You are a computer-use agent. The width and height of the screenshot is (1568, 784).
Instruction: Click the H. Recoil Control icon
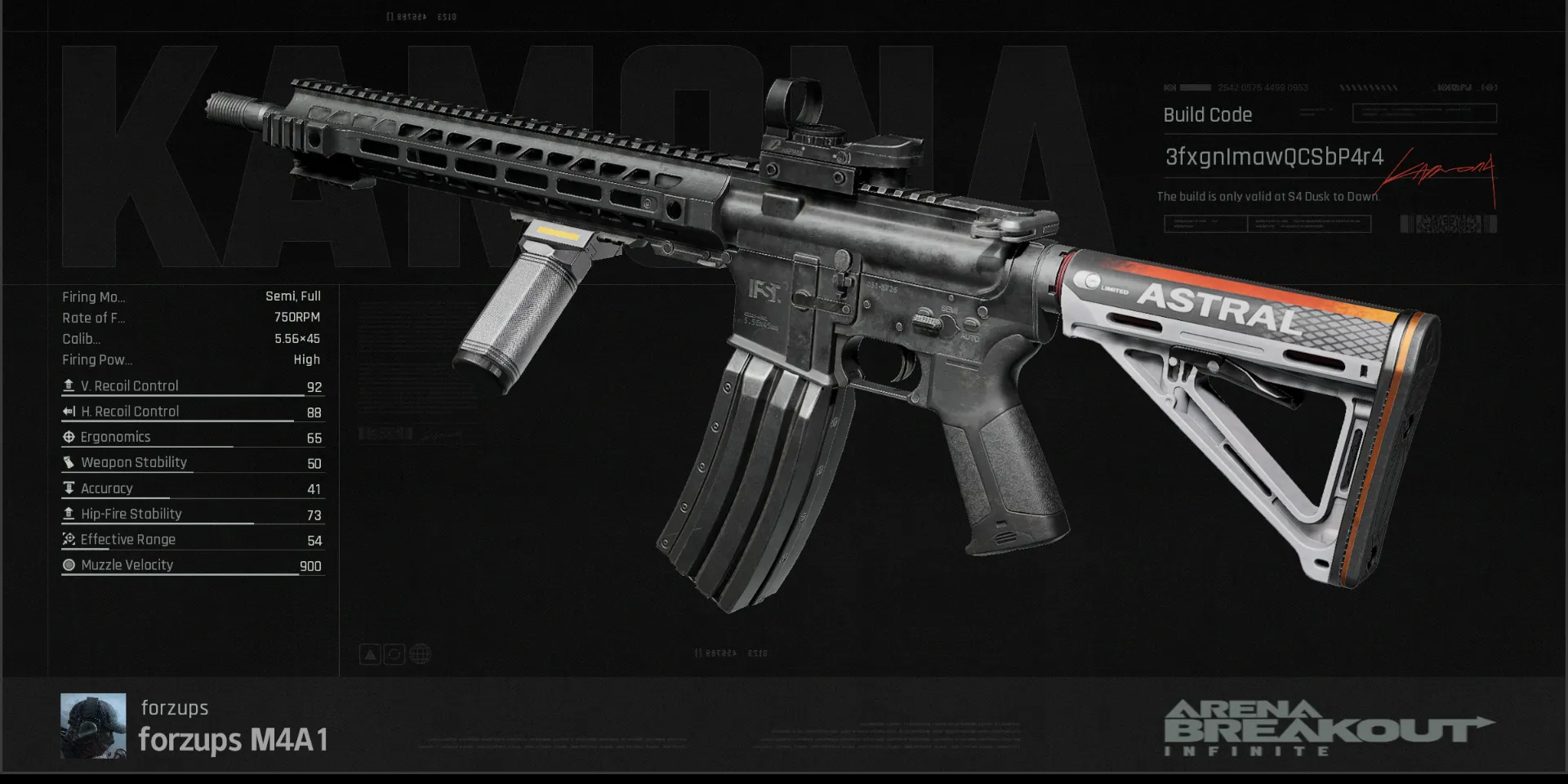(x=69, y=411)
